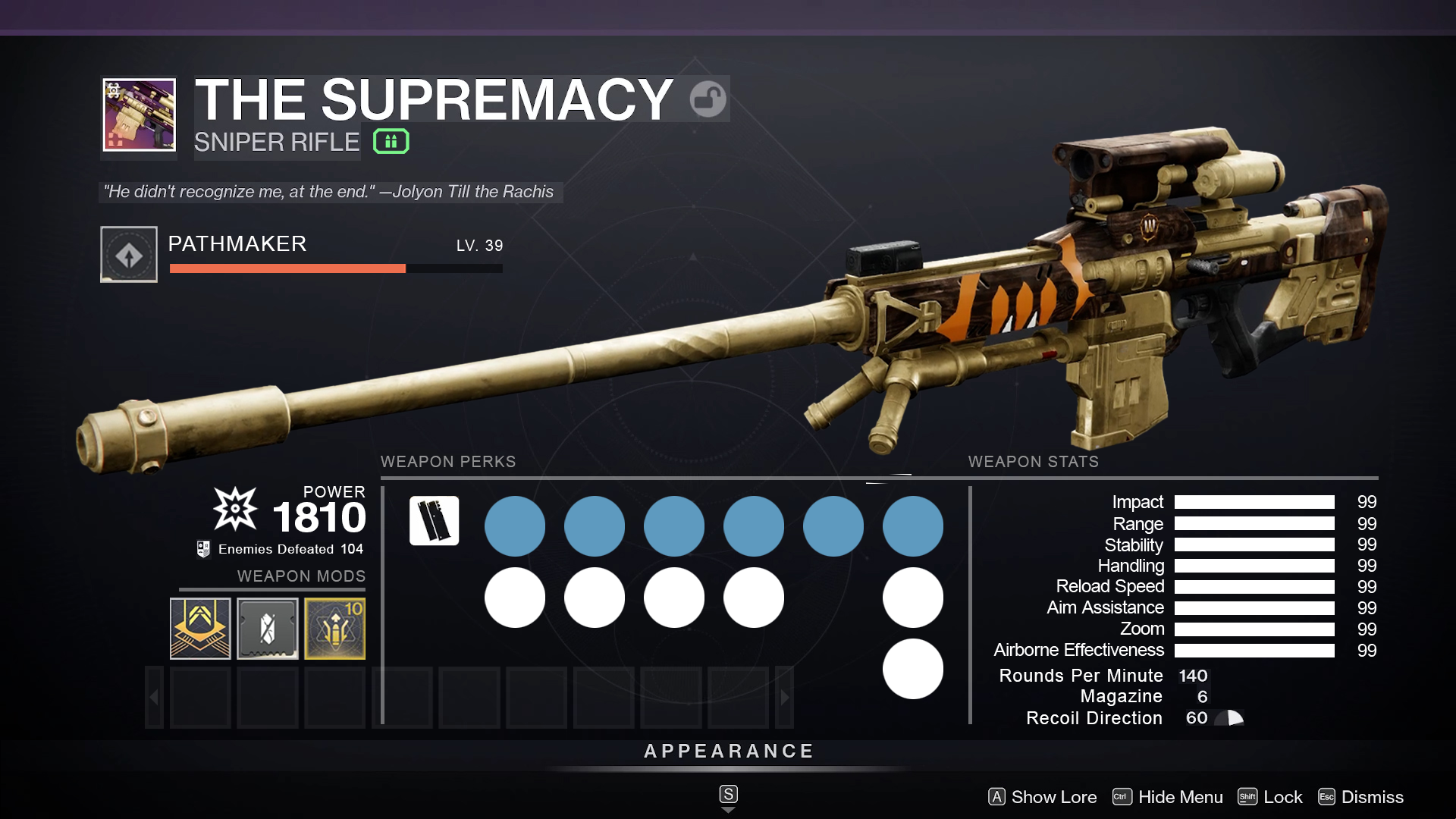Open the grey crossed-out crystal mod slot
1456x819 pixels.
268,628
